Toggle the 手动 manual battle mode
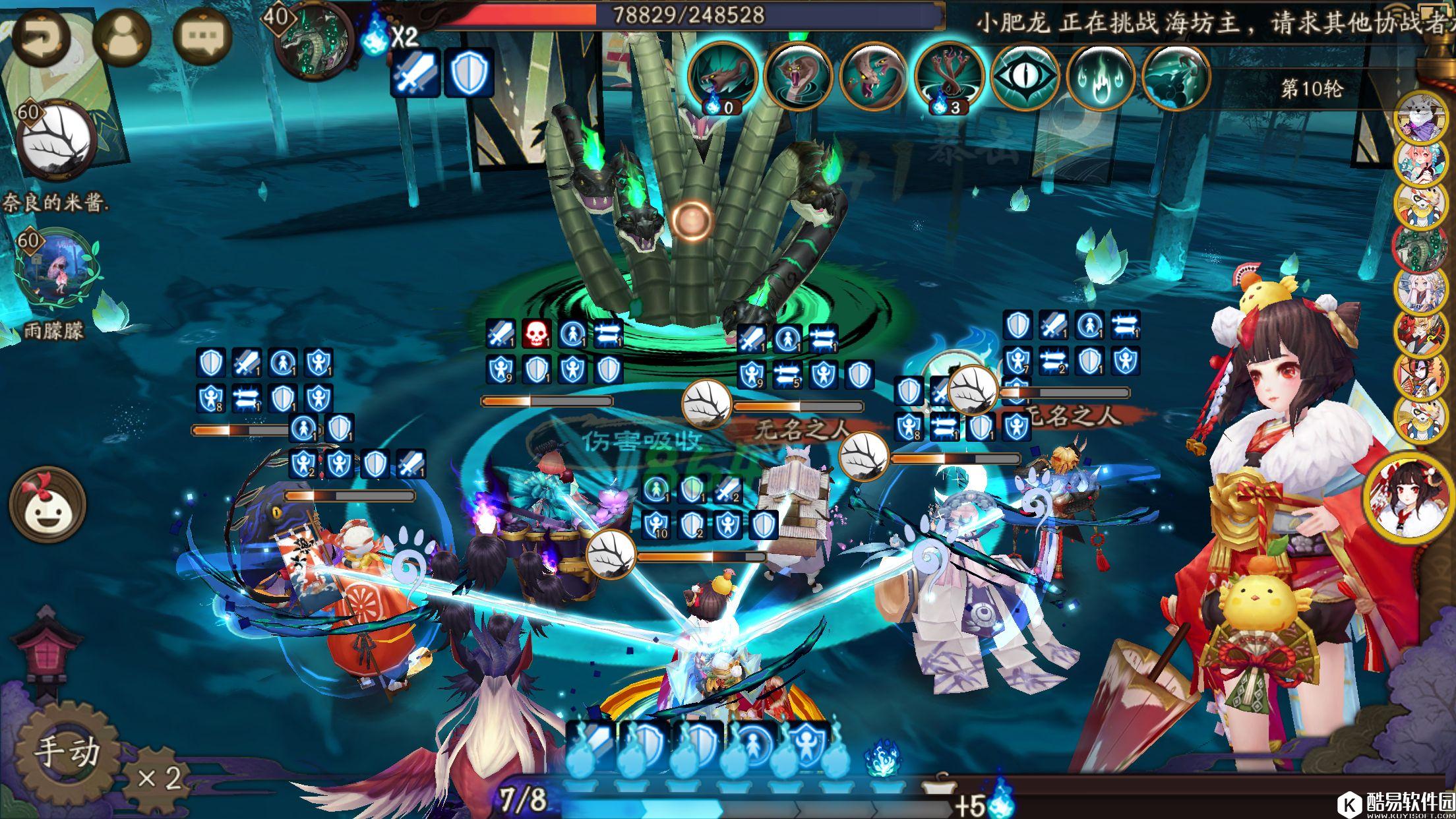This screenshot has width=1456, height=819. click(x=66, y=752)
